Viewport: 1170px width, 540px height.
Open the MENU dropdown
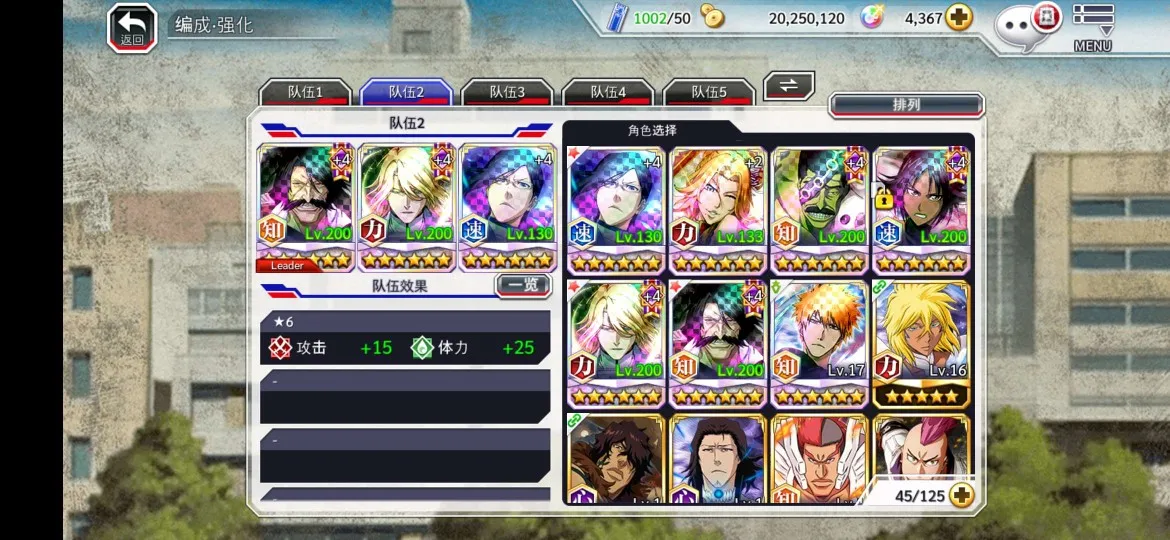click(1093, 27)
